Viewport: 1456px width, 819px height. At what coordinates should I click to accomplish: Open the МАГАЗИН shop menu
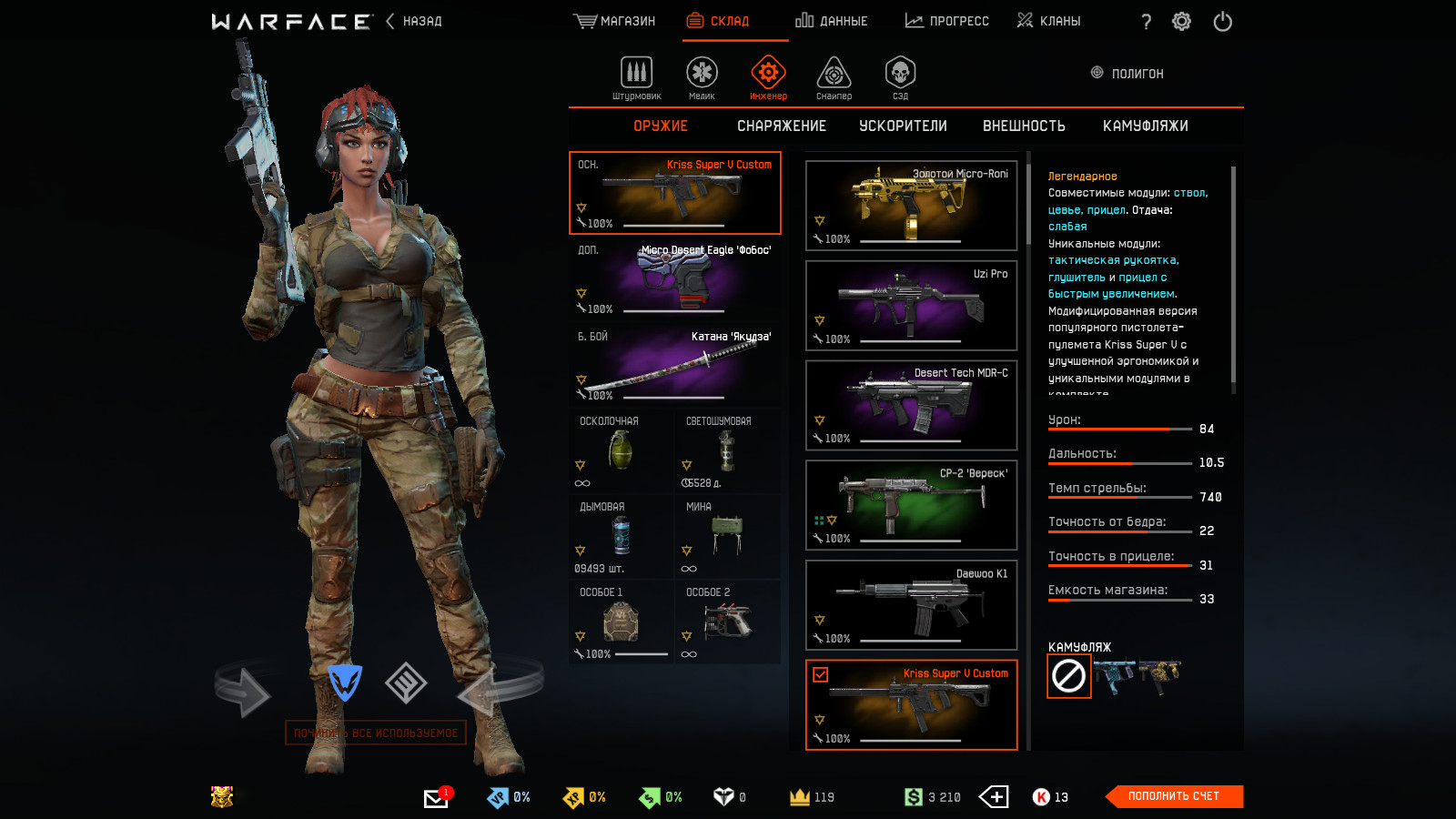pyautogui.click(x=615, y=21)
